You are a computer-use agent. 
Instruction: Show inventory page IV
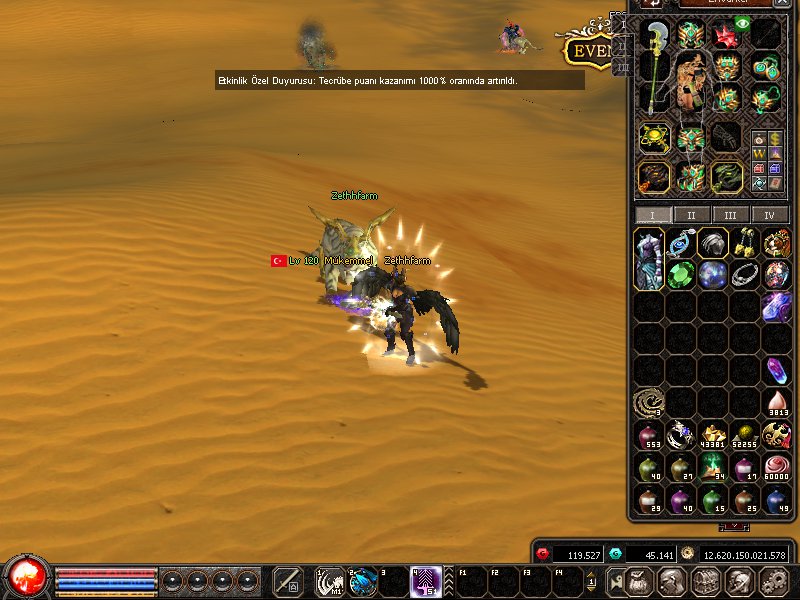coord(770,215)
